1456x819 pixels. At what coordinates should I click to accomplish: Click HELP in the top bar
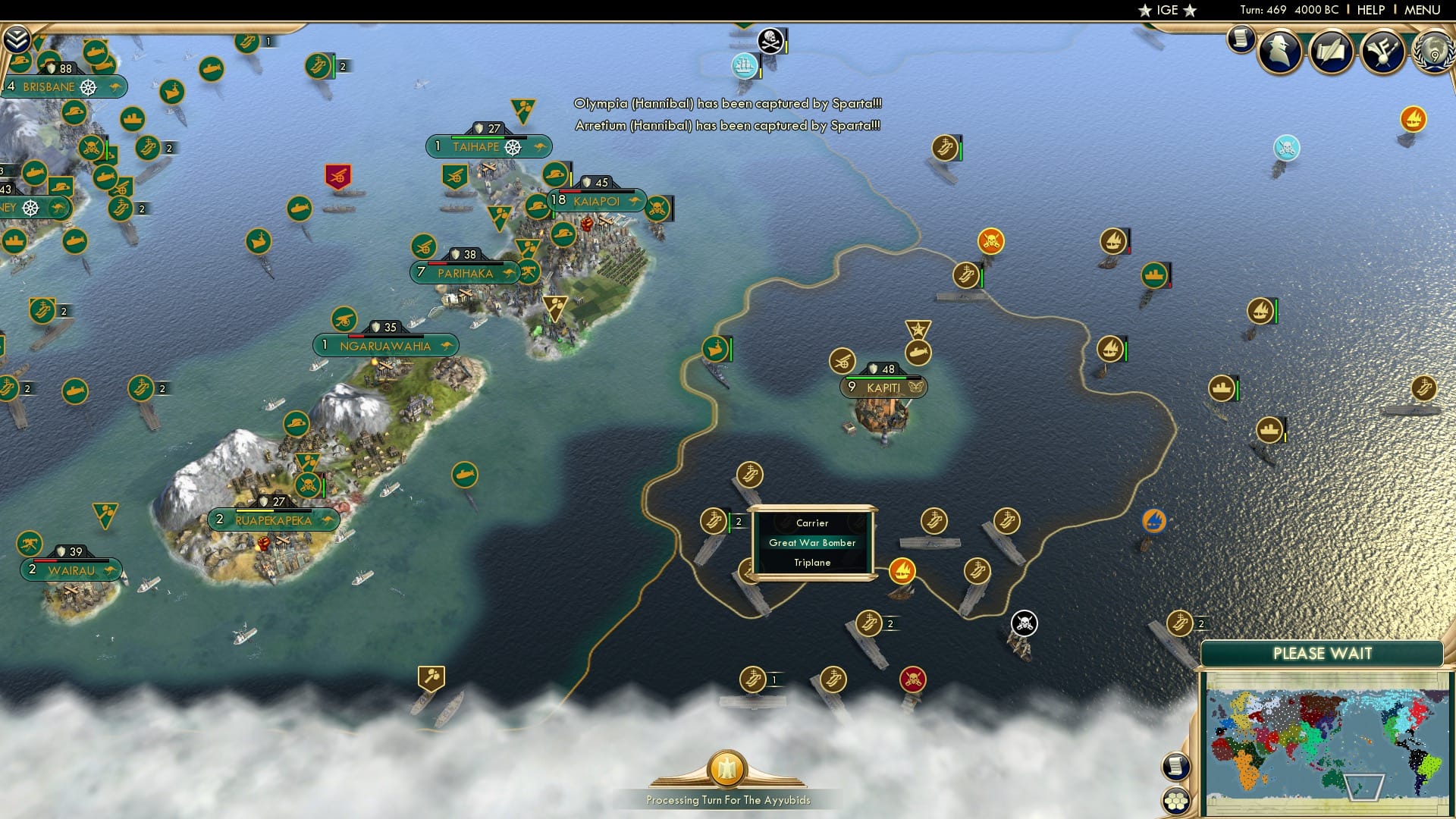1373,10
